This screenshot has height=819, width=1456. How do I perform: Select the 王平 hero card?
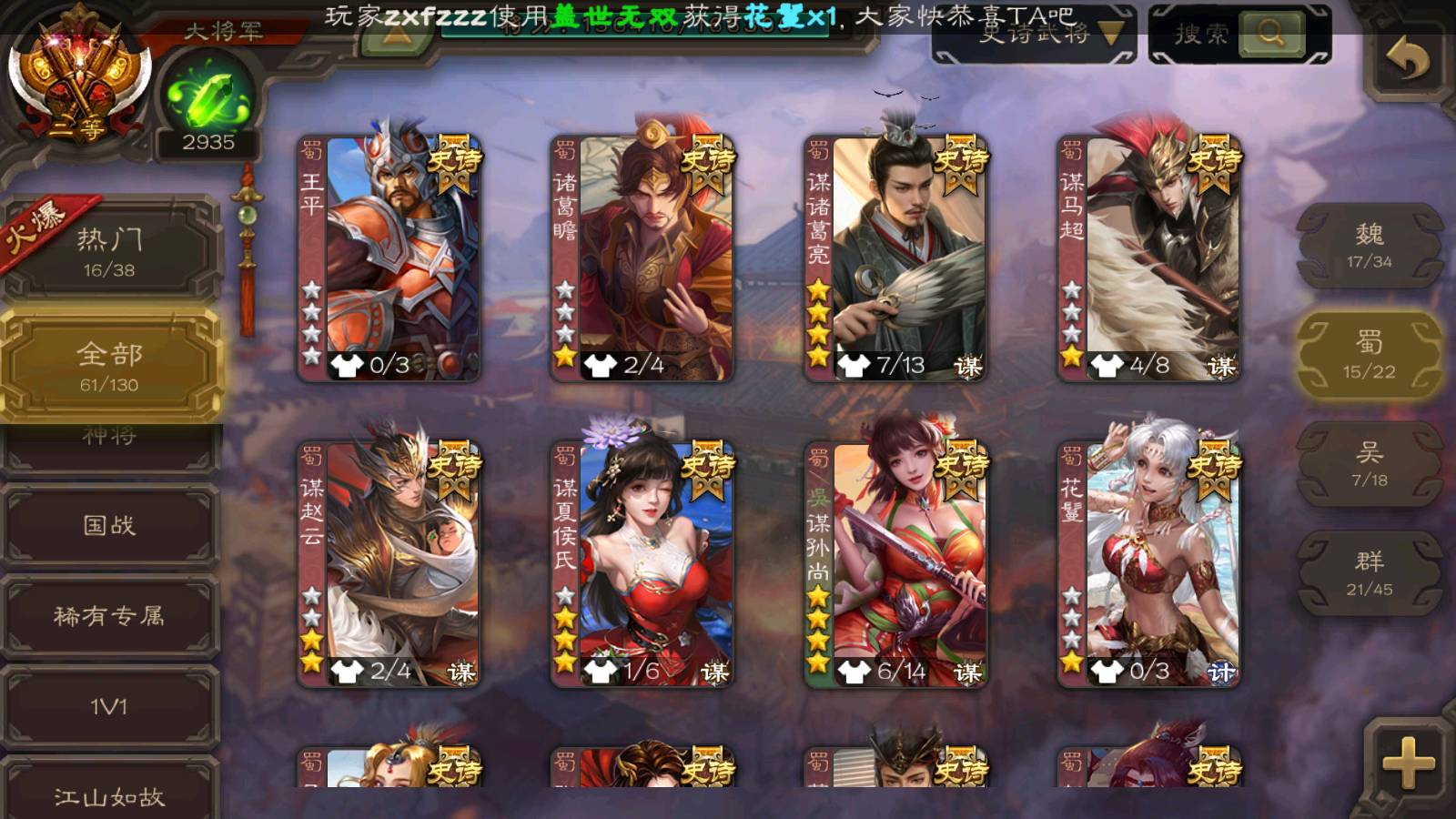(389, 258)
